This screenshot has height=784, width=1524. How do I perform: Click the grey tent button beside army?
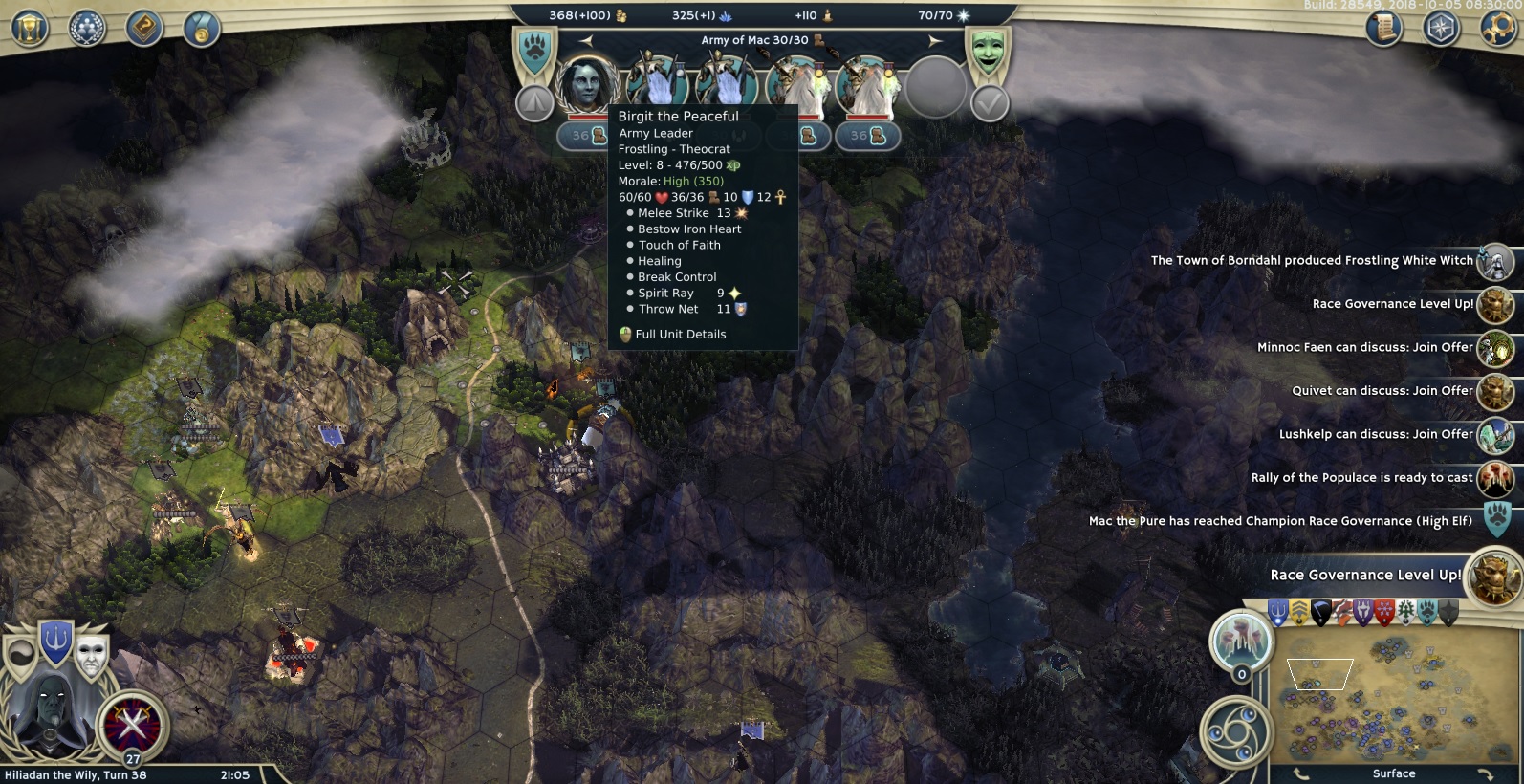534,102
